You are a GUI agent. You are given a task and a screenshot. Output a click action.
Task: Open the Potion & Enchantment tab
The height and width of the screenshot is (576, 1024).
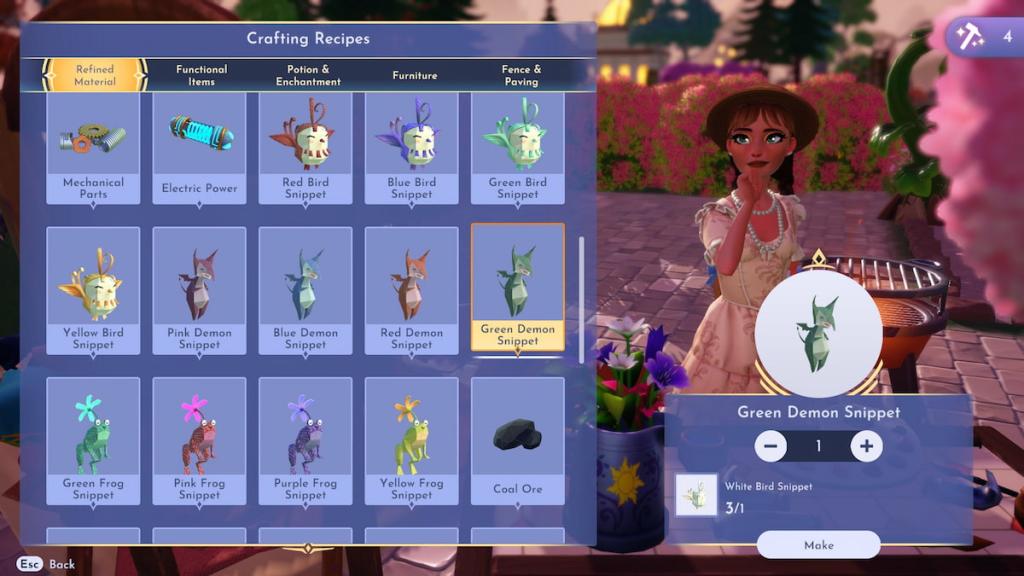(308, 75)
